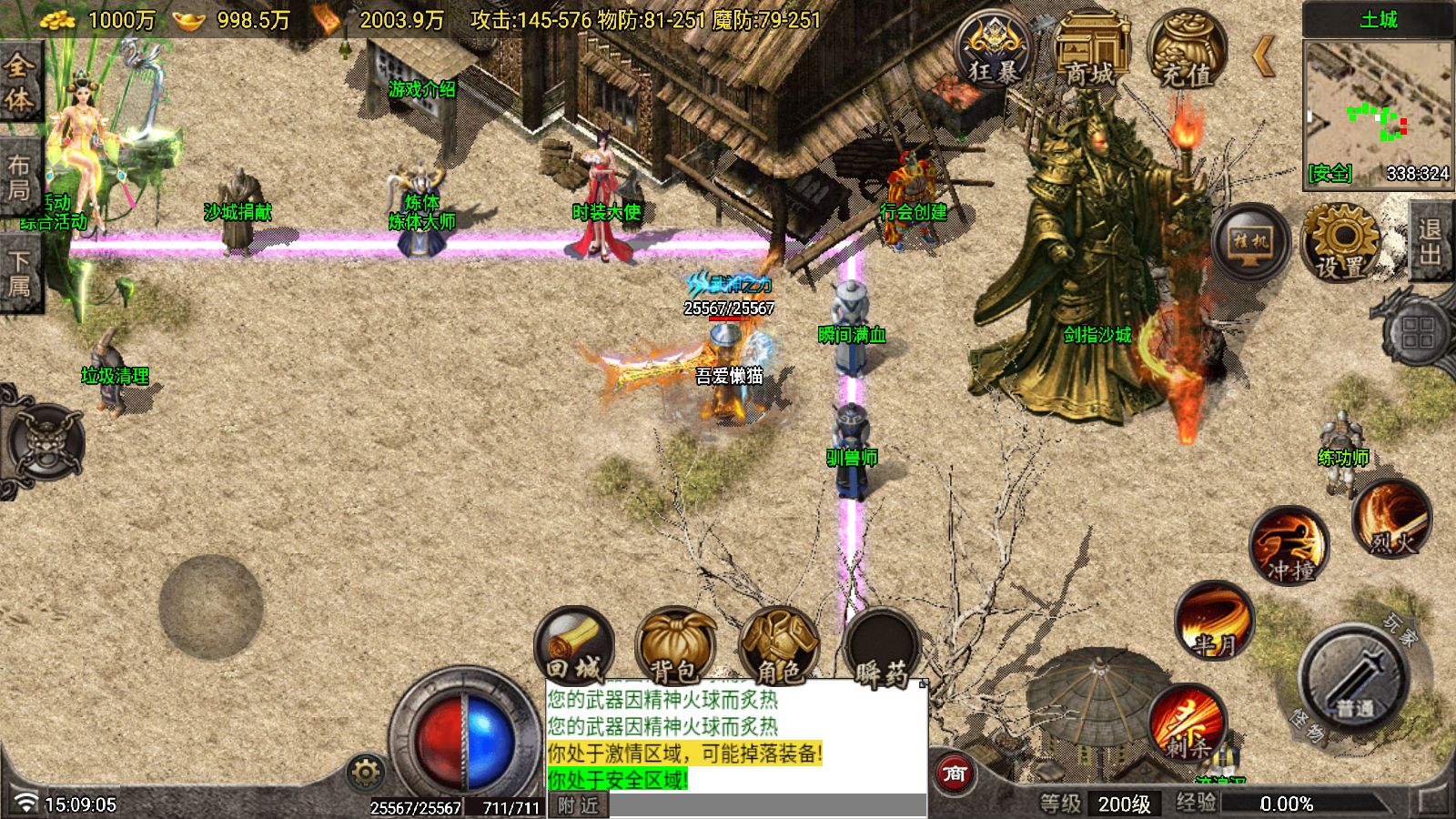The height and width of the screenshot is (819, 1456).
Task: Activate the 半月 half-moon skill
Action: click(1214, 621)
